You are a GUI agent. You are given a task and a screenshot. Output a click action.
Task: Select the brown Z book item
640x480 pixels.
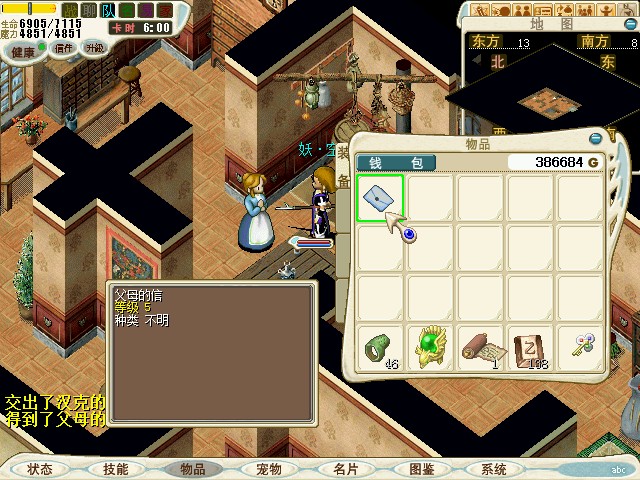click(x=531, y=347)
